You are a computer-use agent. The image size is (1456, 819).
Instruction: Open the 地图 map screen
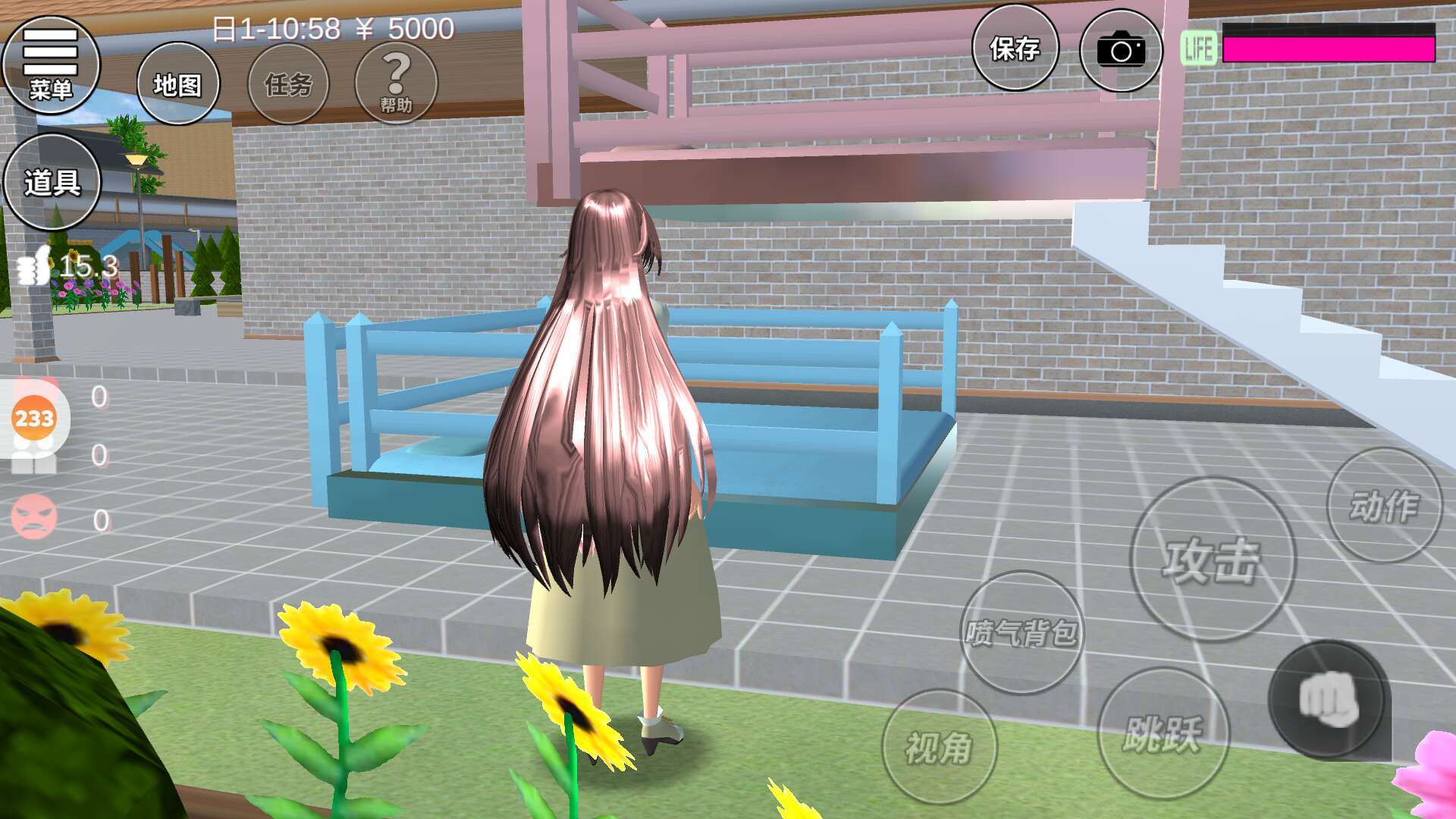tap(178, 83)
